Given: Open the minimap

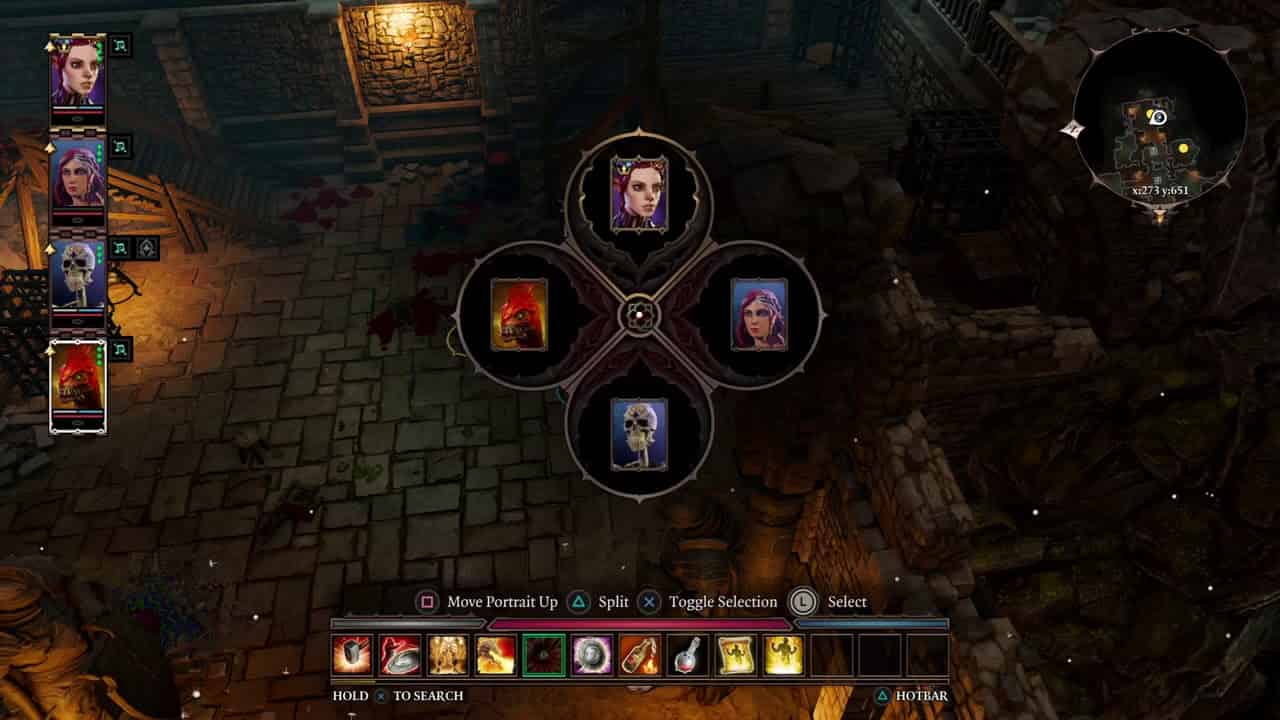Looking at the screenshot, I should tap(1159, 120).
